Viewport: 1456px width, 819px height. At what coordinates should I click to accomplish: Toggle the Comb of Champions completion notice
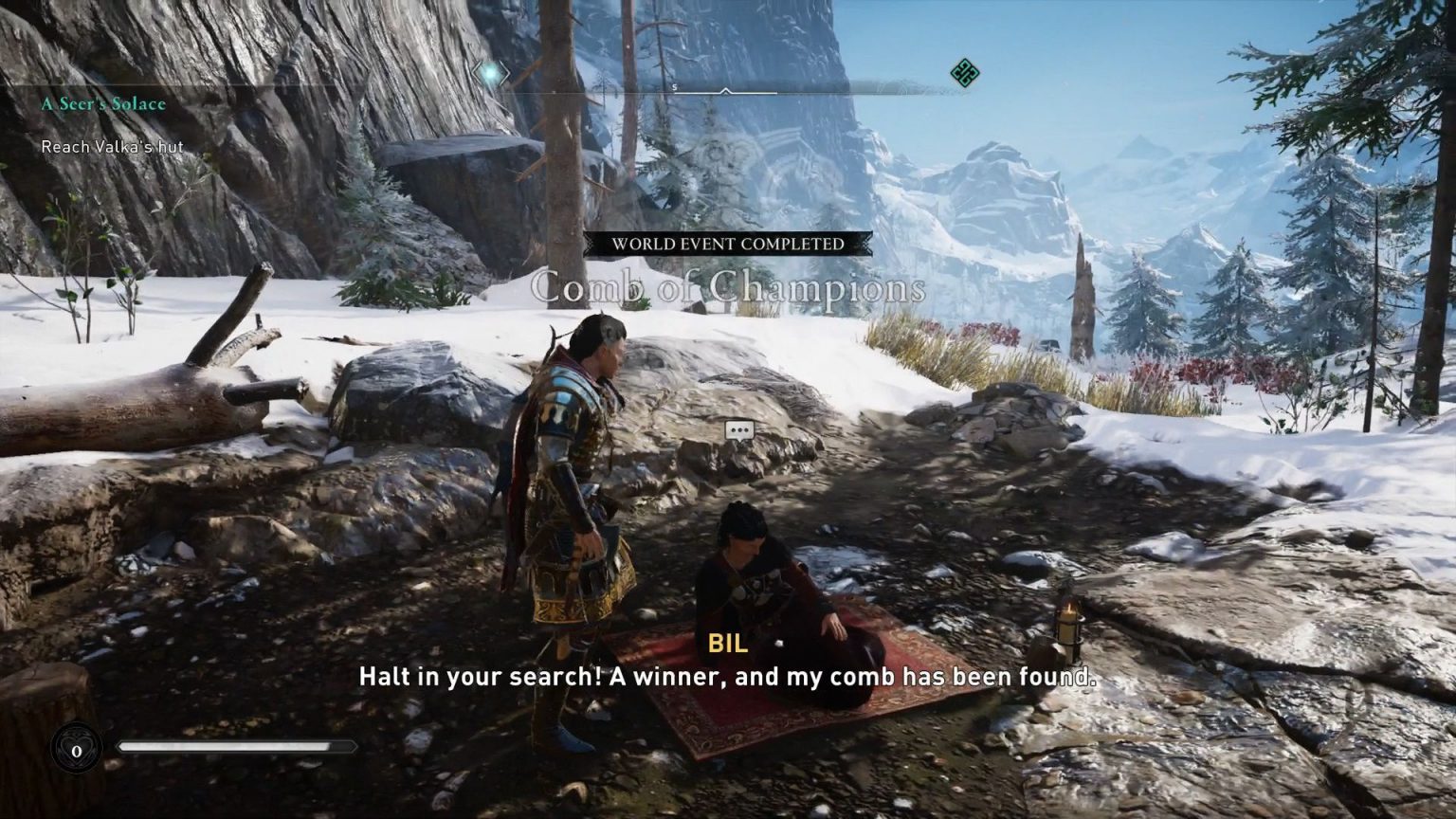[727, 286]
